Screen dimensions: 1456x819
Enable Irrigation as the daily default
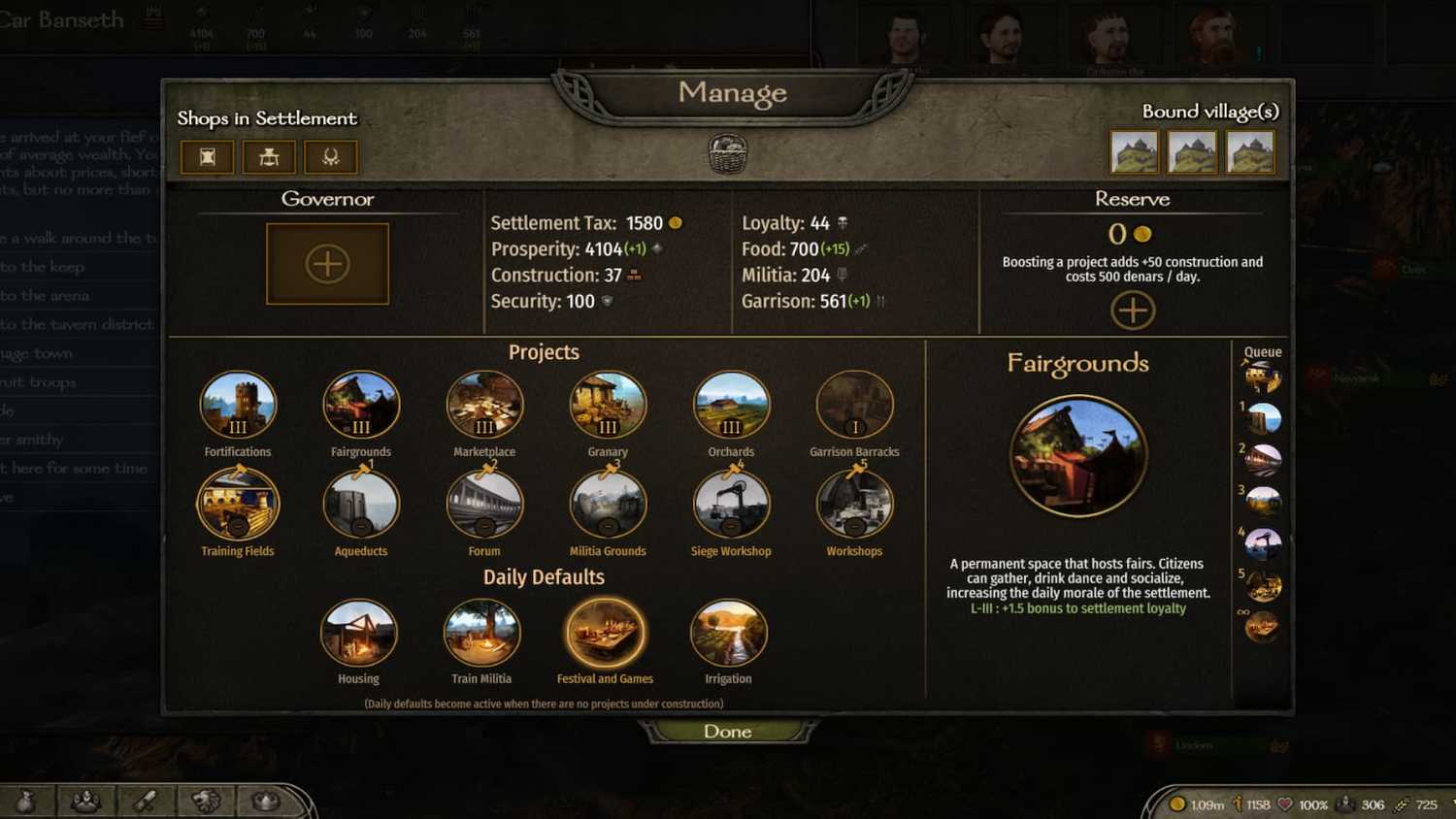tap(729, 633)
